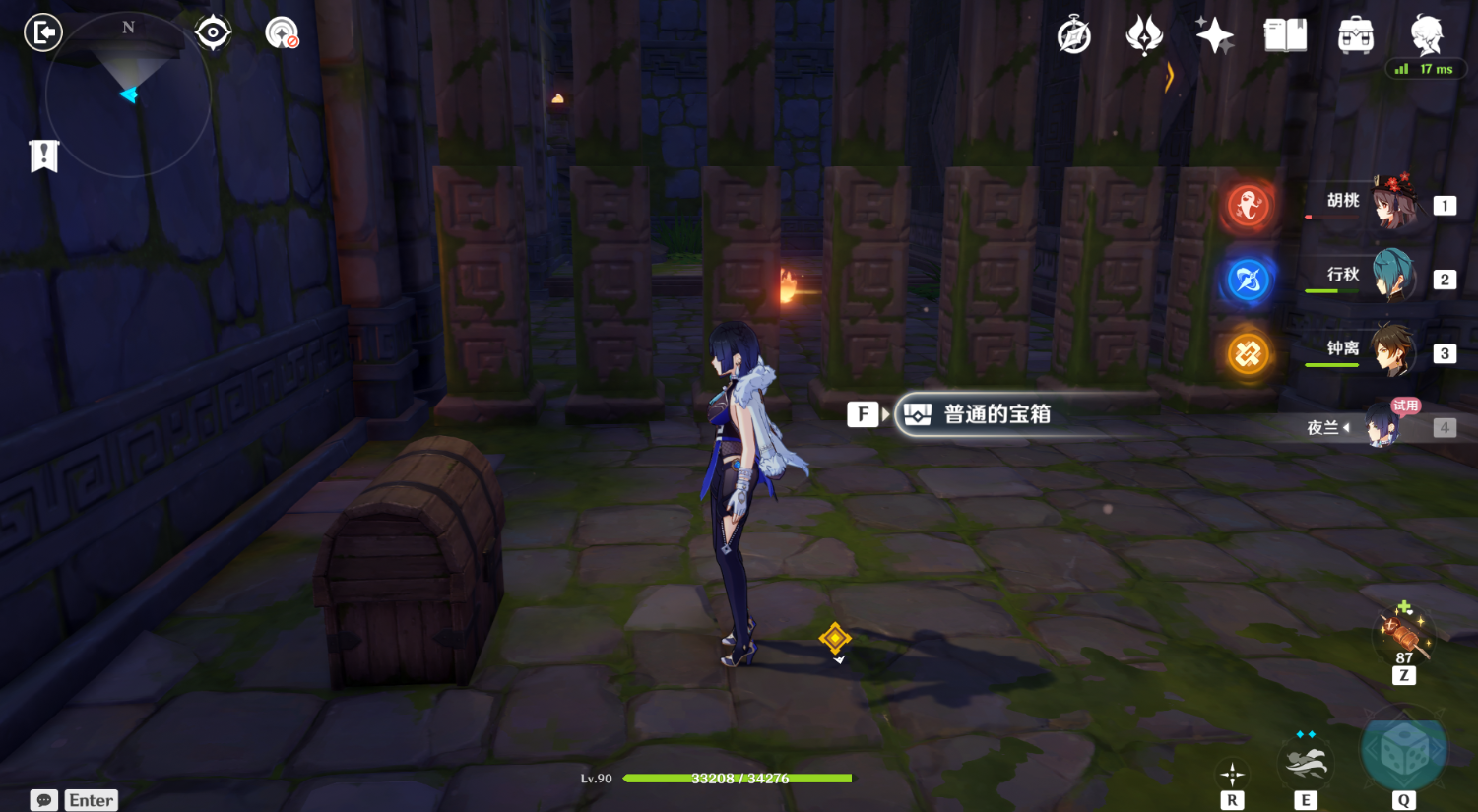Trigger the dice elemental burst icon

1403,753
